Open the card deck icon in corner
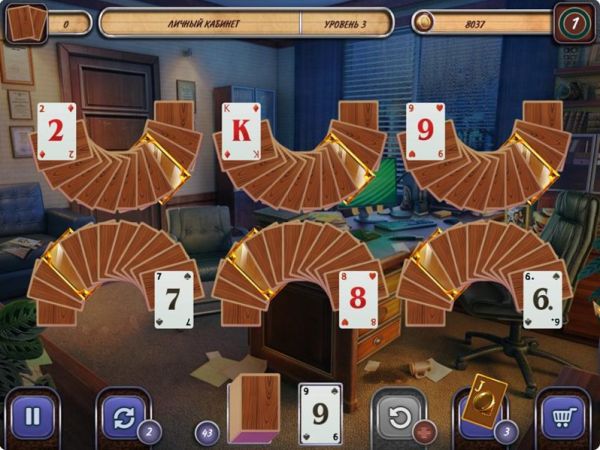 26,22
